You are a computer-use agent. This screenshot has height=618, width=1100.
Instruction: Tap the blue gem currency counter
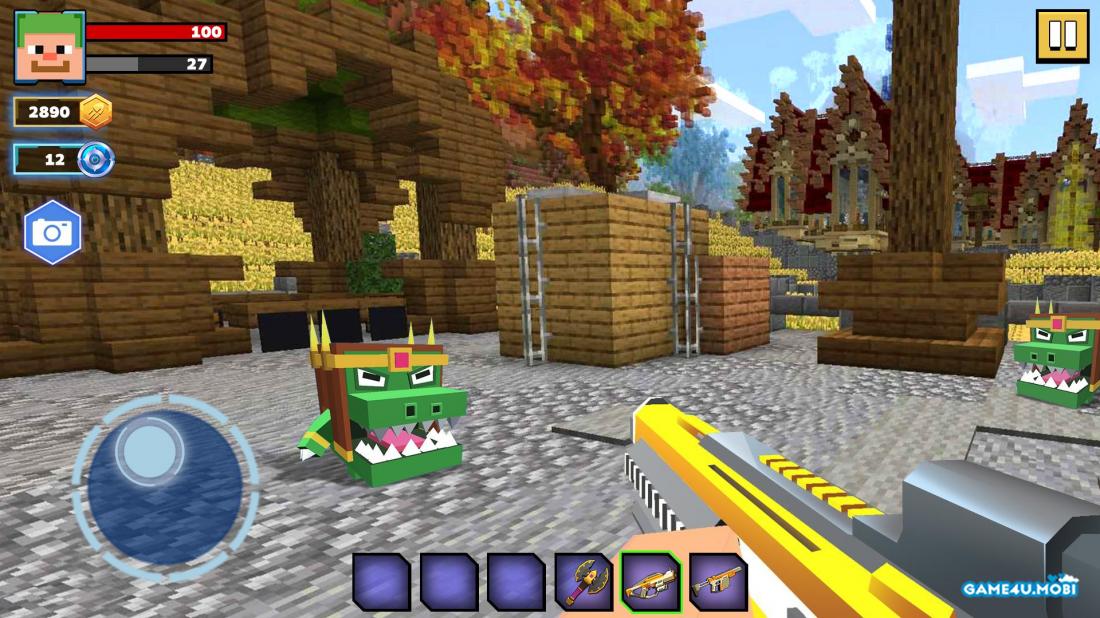pos(63,159)
